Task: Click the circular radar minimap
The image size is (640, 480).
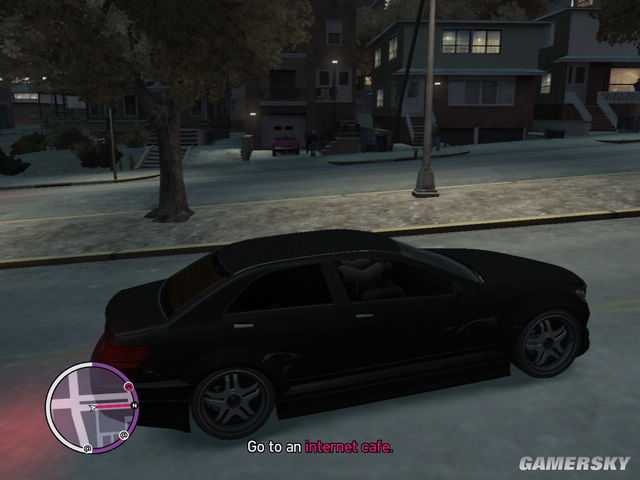Action: click(x=92, y=407)
